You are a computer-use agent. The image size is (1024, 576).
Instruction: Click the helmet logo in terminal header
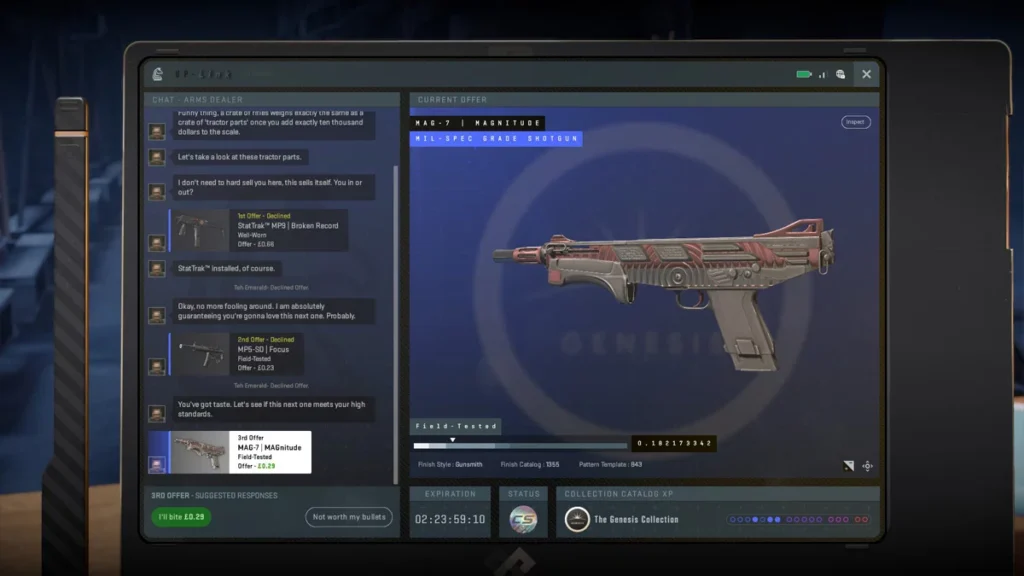157,74
